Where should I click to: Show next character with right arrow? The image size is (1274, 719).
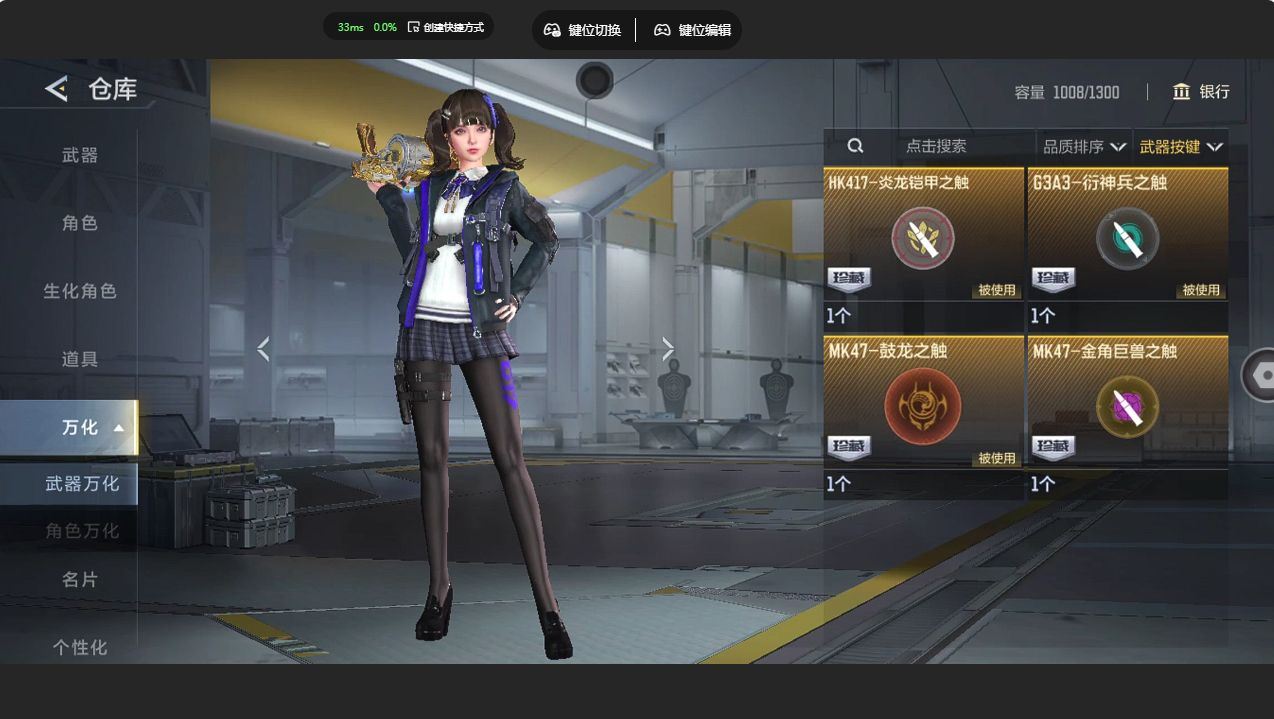pos(668,349)
